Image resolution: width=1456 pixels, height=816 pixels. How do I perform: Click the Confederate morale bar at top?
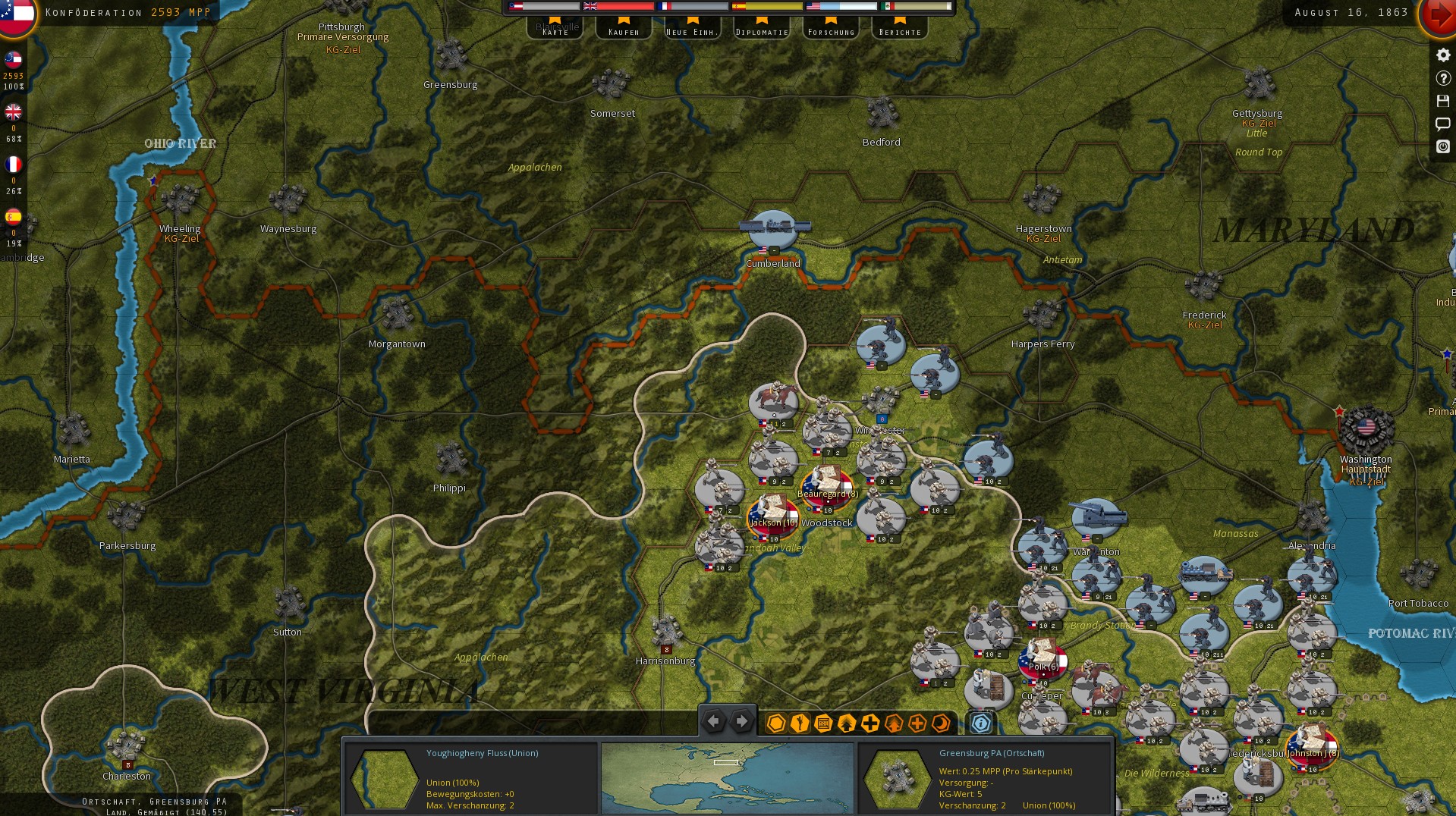[x=542, y=5]
